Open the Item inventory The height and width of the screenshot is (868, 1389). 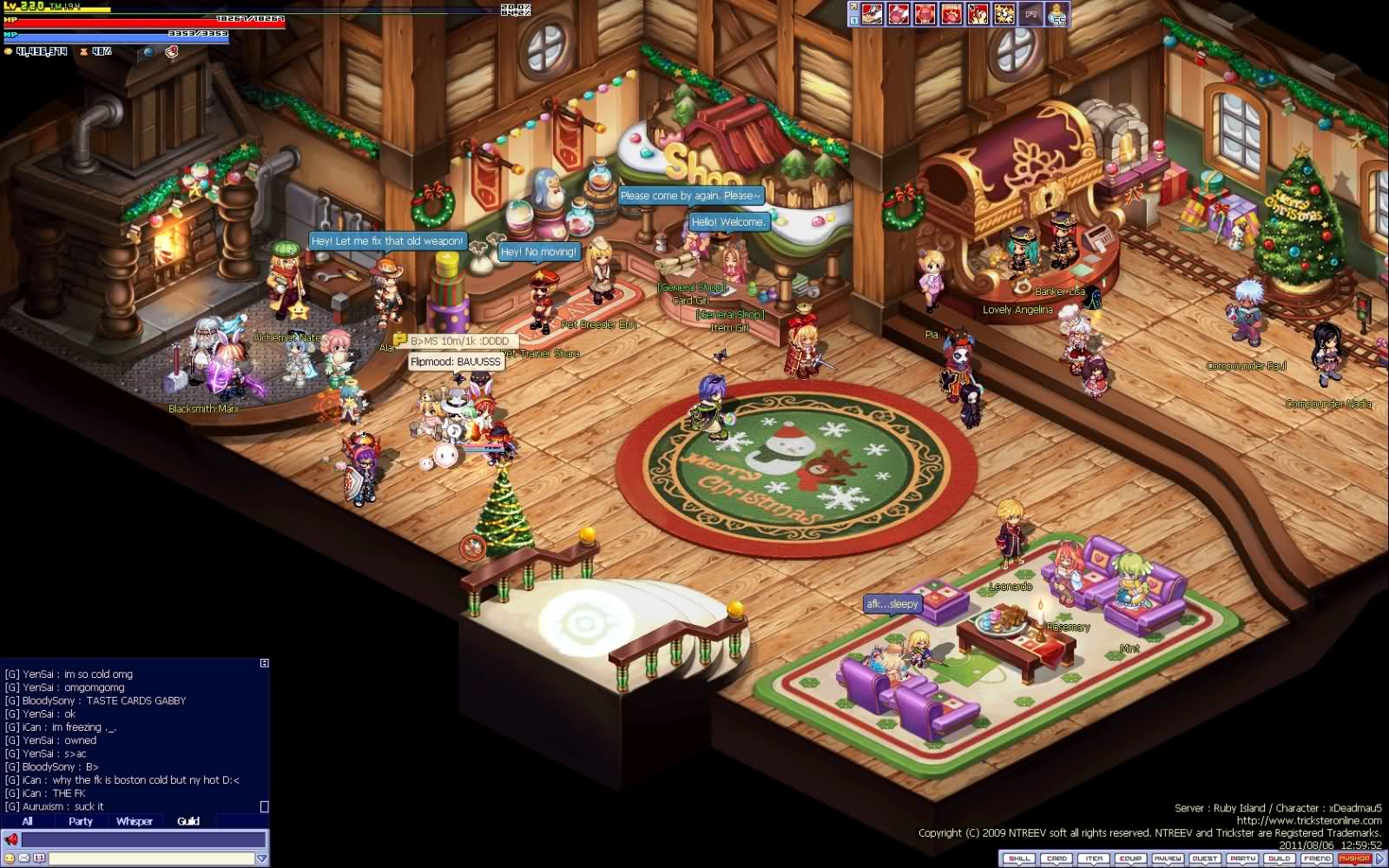coord(1094,858)
